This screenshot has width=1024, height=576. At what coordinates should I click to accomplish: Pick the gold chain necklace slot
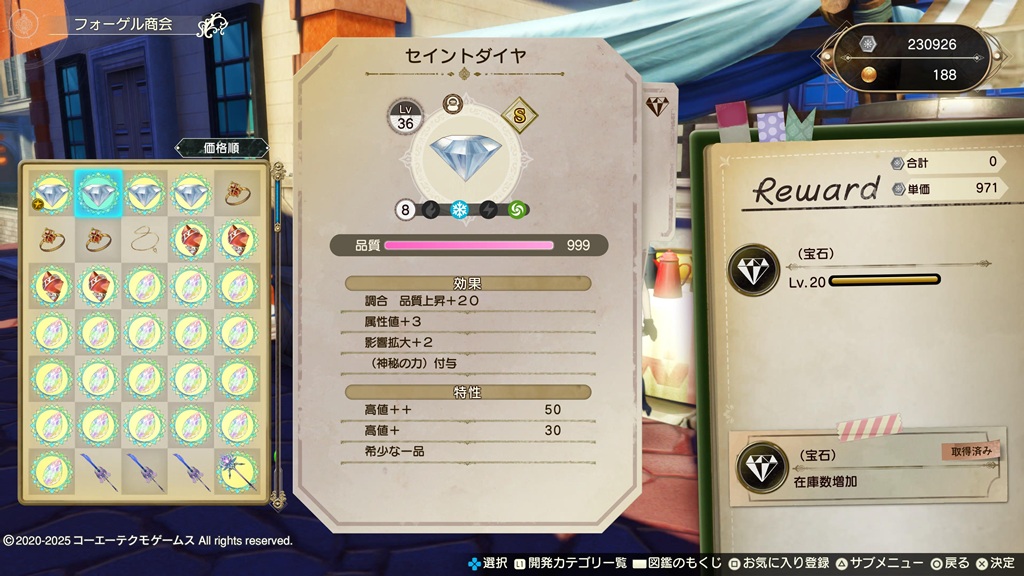[145, 238]
